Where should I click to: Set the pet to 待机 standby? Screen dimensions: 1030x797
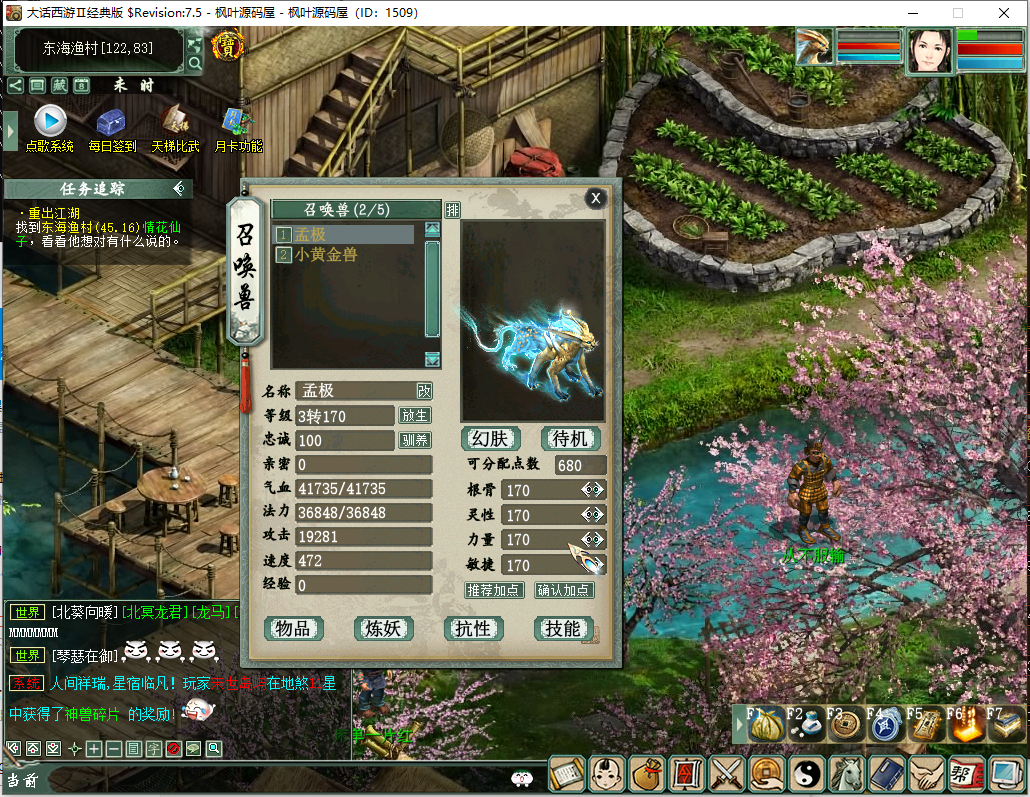tap(570, 438)
